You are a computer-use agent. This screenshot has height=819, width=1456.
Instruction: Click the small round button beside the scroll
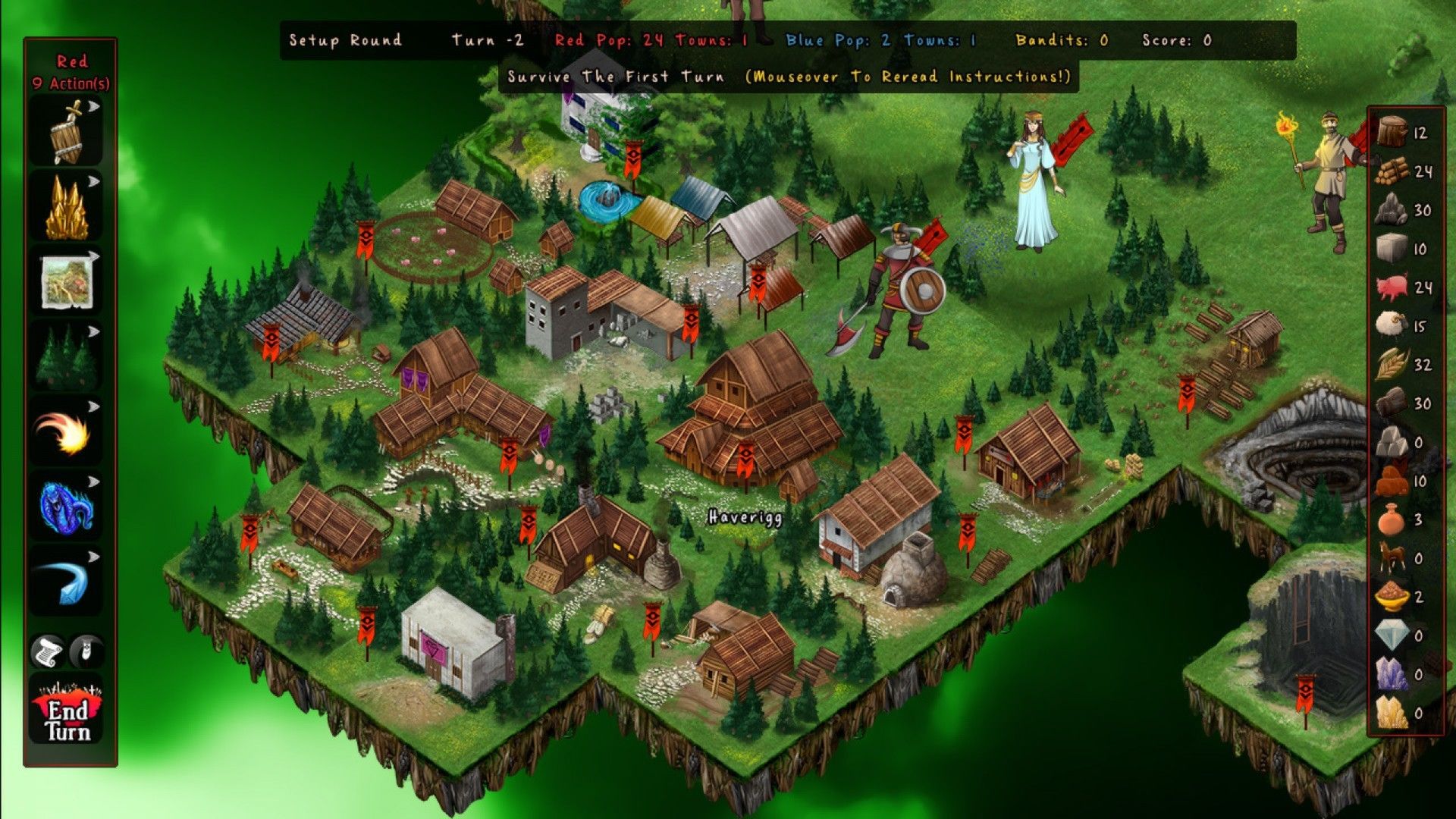coord(86,651)
